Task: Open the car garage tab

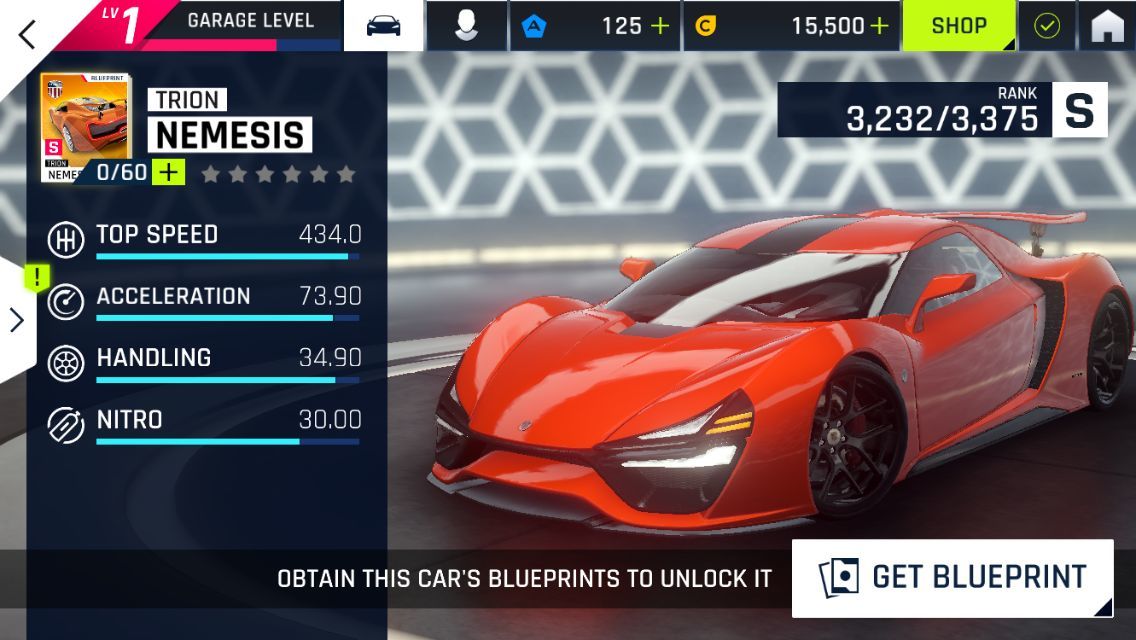Action: (x=383, y=26)
